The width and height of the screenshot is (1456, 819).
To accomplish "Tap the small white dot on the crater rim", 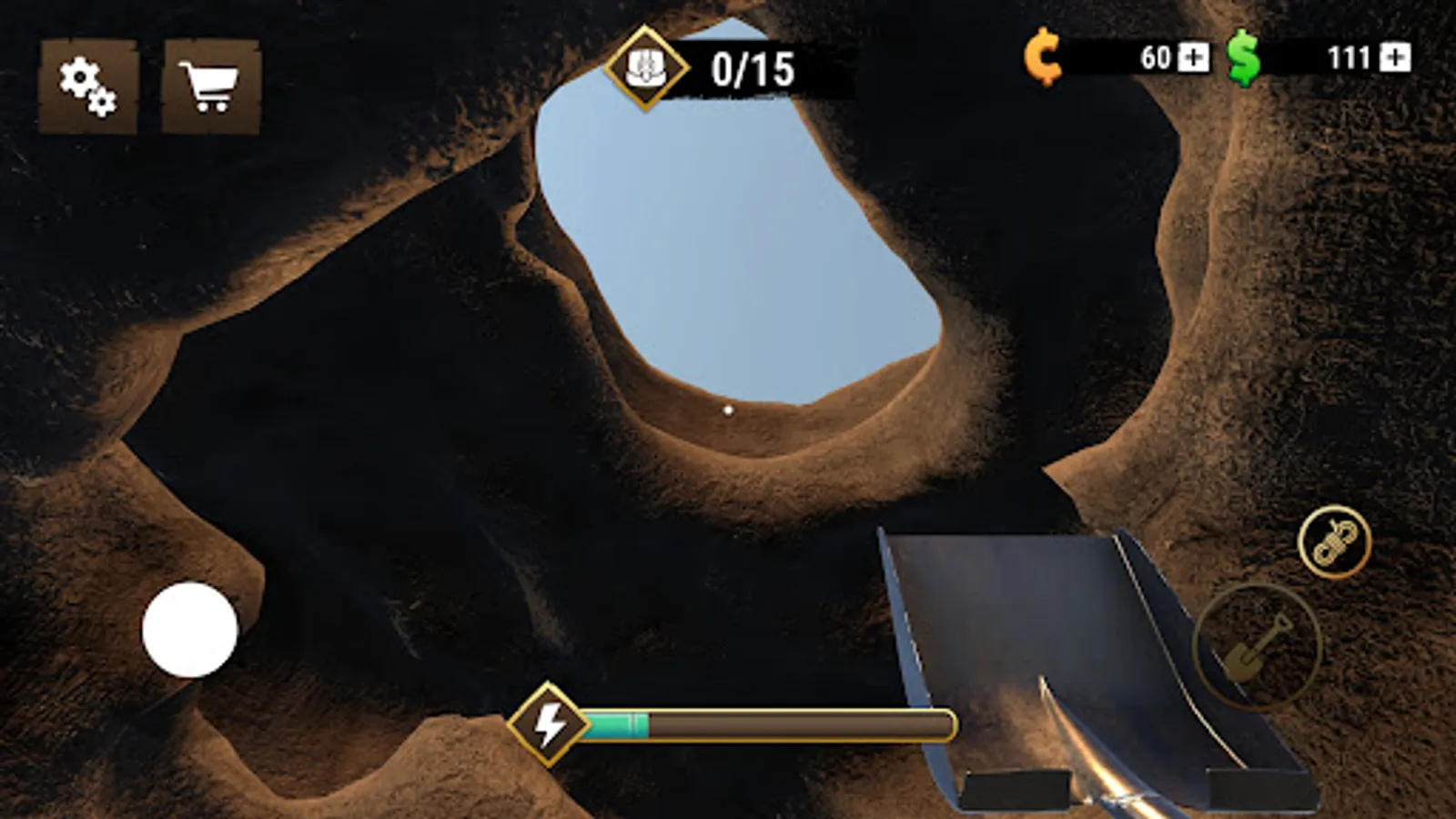I will pos(727,411).
